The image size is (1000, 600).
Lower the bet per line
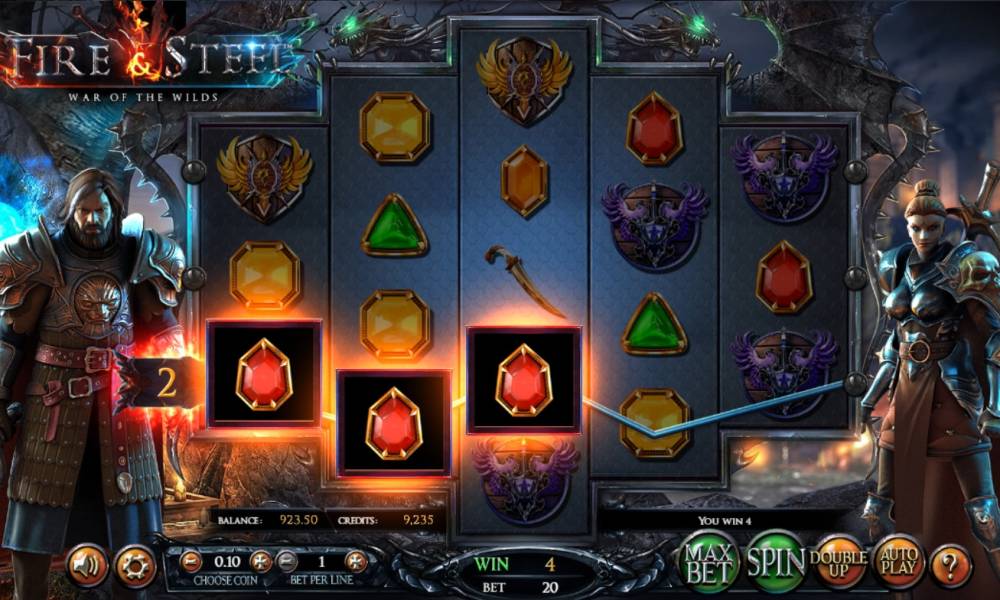287,561
